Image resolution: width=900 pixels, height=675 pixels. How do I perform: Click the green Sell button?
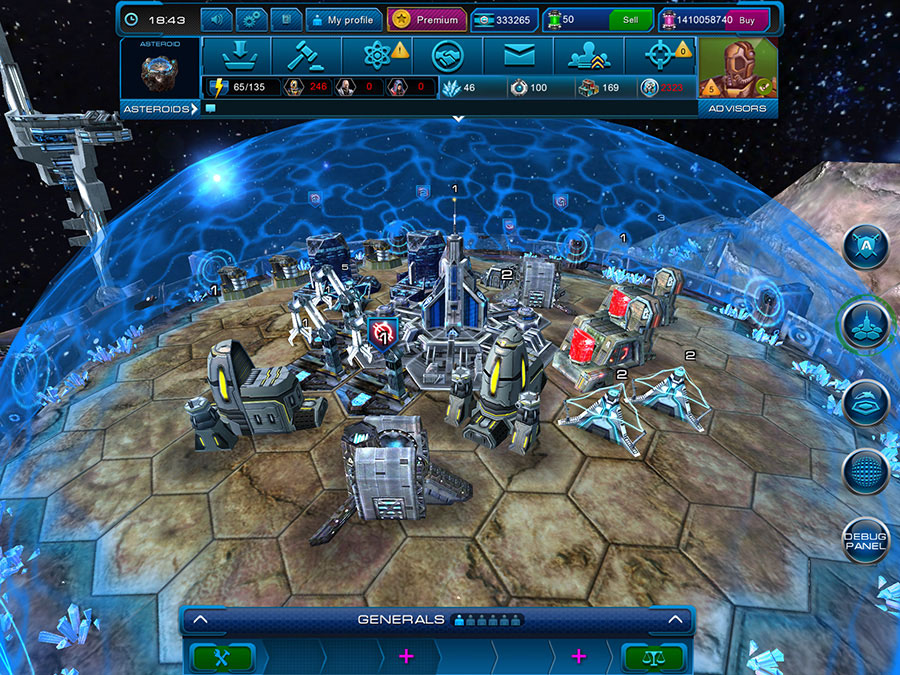630,19
